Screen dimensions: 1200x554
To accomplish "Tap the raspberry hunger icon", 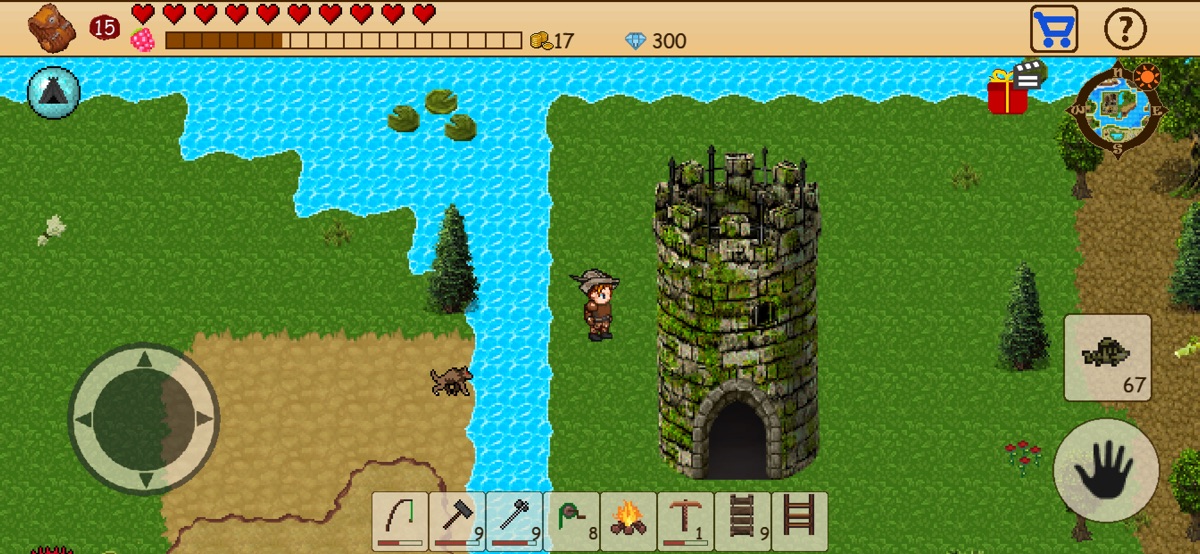I will coord(143,40).
